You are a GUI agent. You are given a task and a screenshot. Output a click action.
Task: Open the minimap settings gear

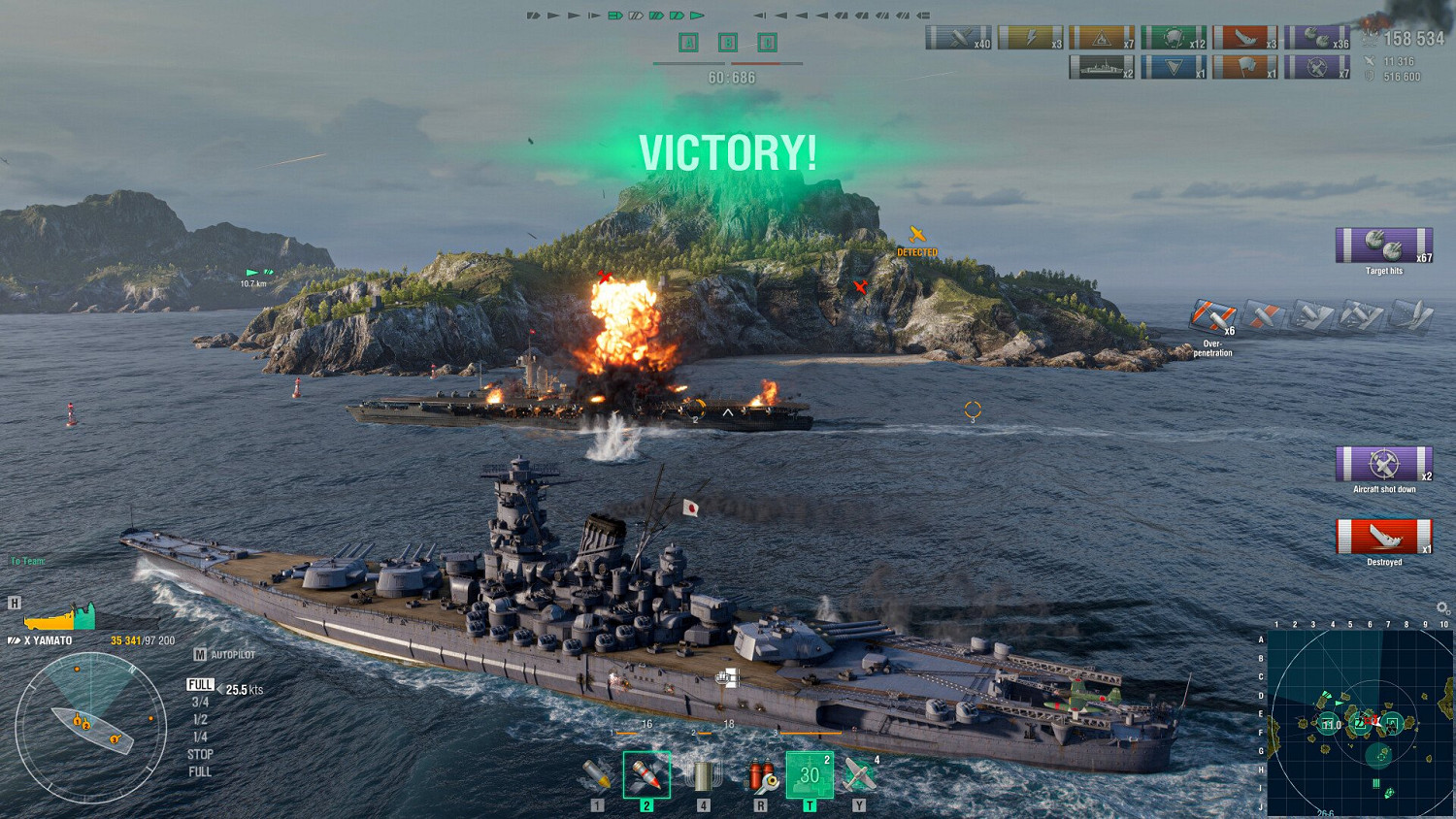[1439, 606]
